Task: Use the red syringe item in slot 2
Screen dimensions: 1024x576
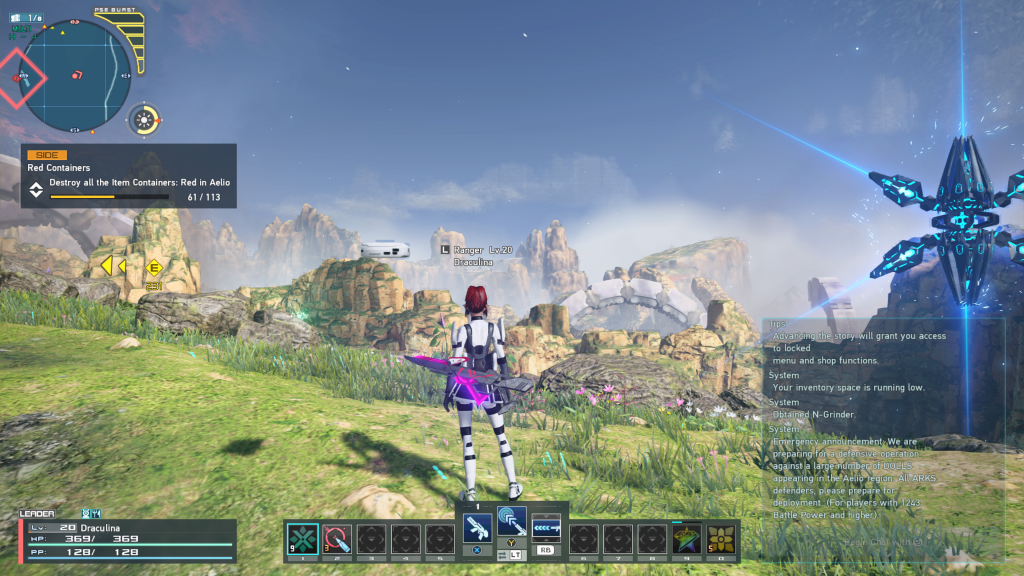Action: click(x=337, y=538)
